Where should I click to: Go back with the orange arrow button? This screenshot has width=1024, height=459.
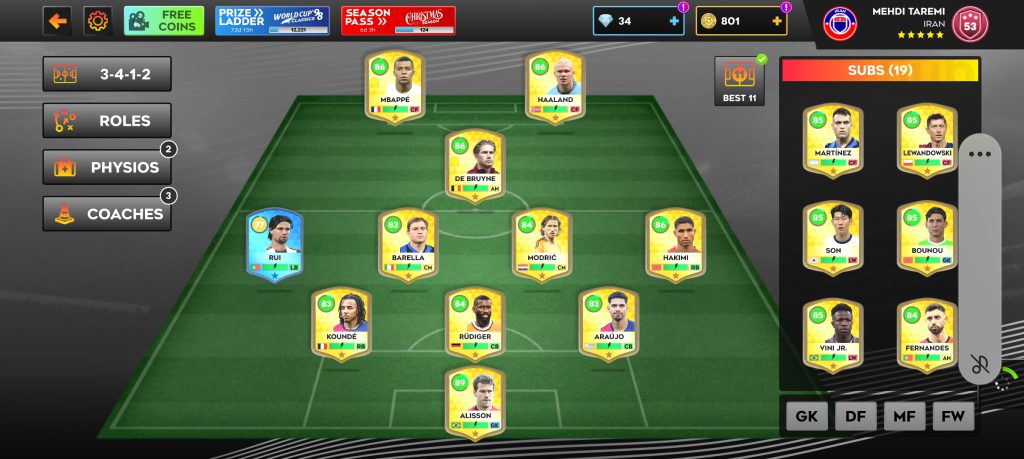pos(56,21)
